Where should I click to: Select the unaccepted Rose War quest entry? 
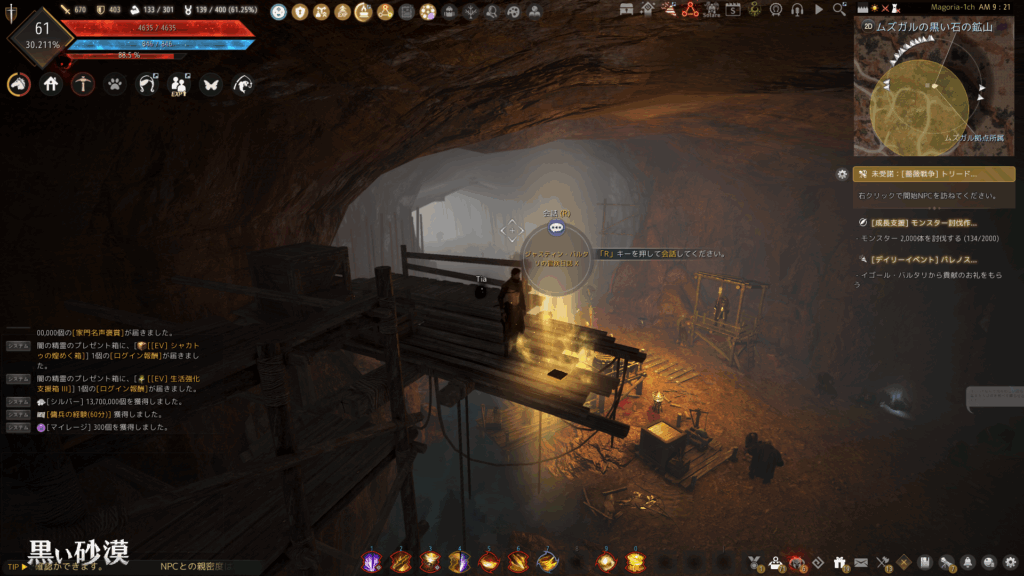tap(933, 174)
